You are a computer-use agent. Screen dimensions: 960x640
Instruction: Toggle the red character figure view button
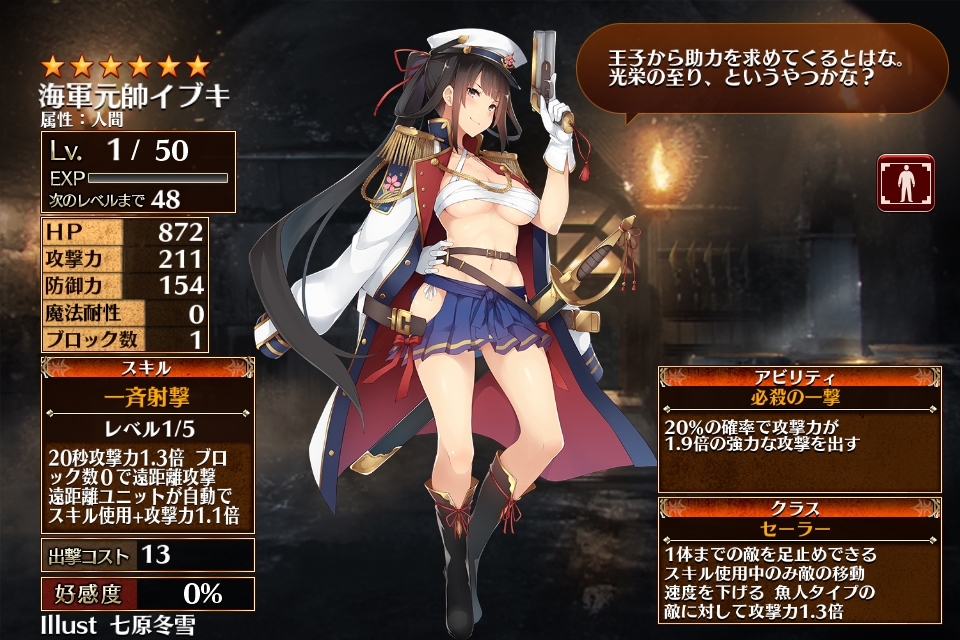(905, 183)
